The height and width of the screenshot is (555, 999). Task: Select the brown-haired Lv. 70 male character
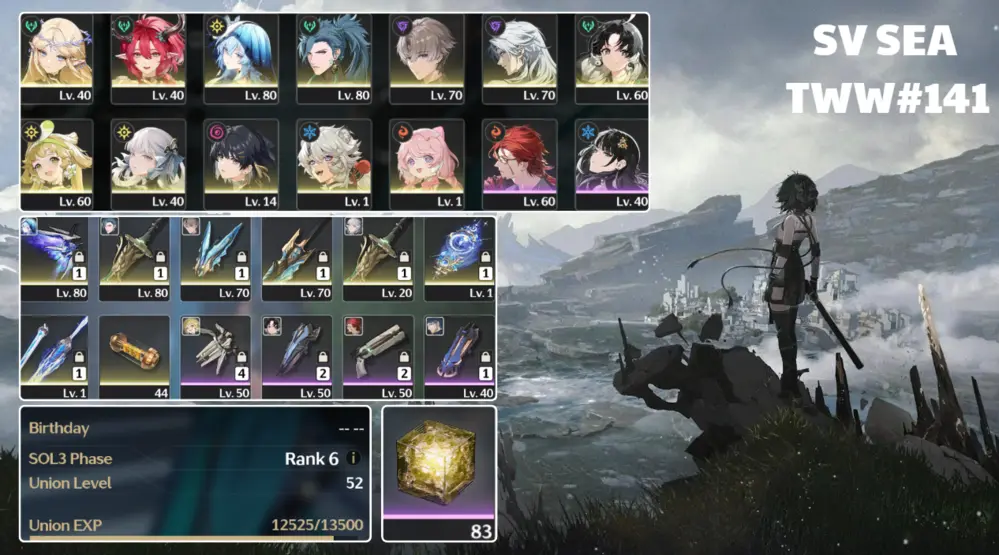point(427,56)
